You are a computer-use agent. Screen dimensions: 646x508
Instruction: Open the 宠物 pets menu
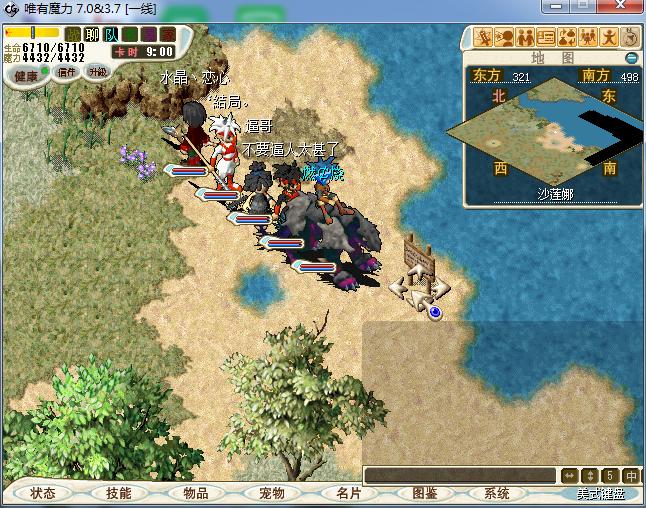[271, 493]
